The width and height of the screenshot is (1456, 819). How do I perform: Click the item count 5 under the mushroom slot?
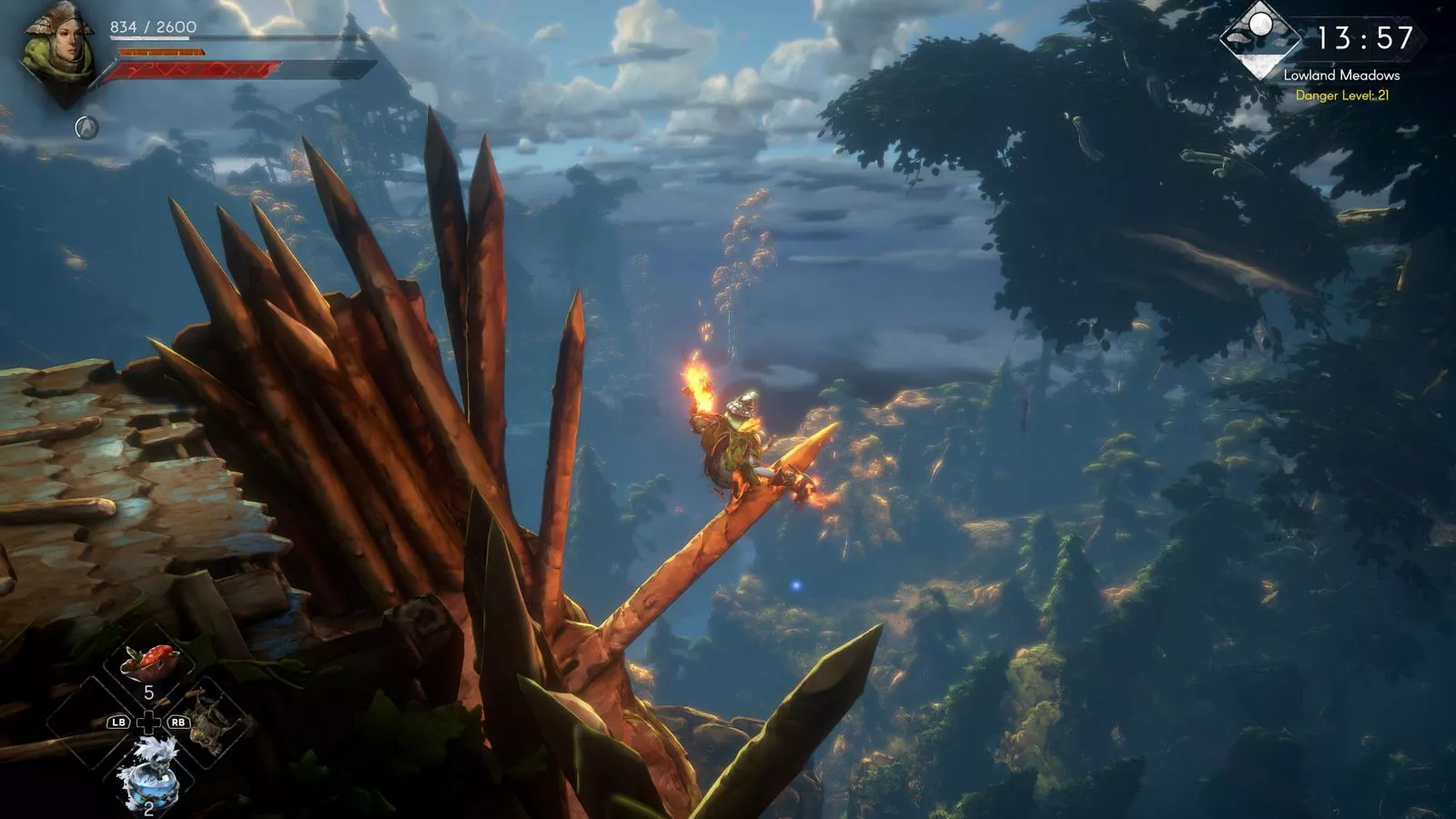(x=150, y=693)
